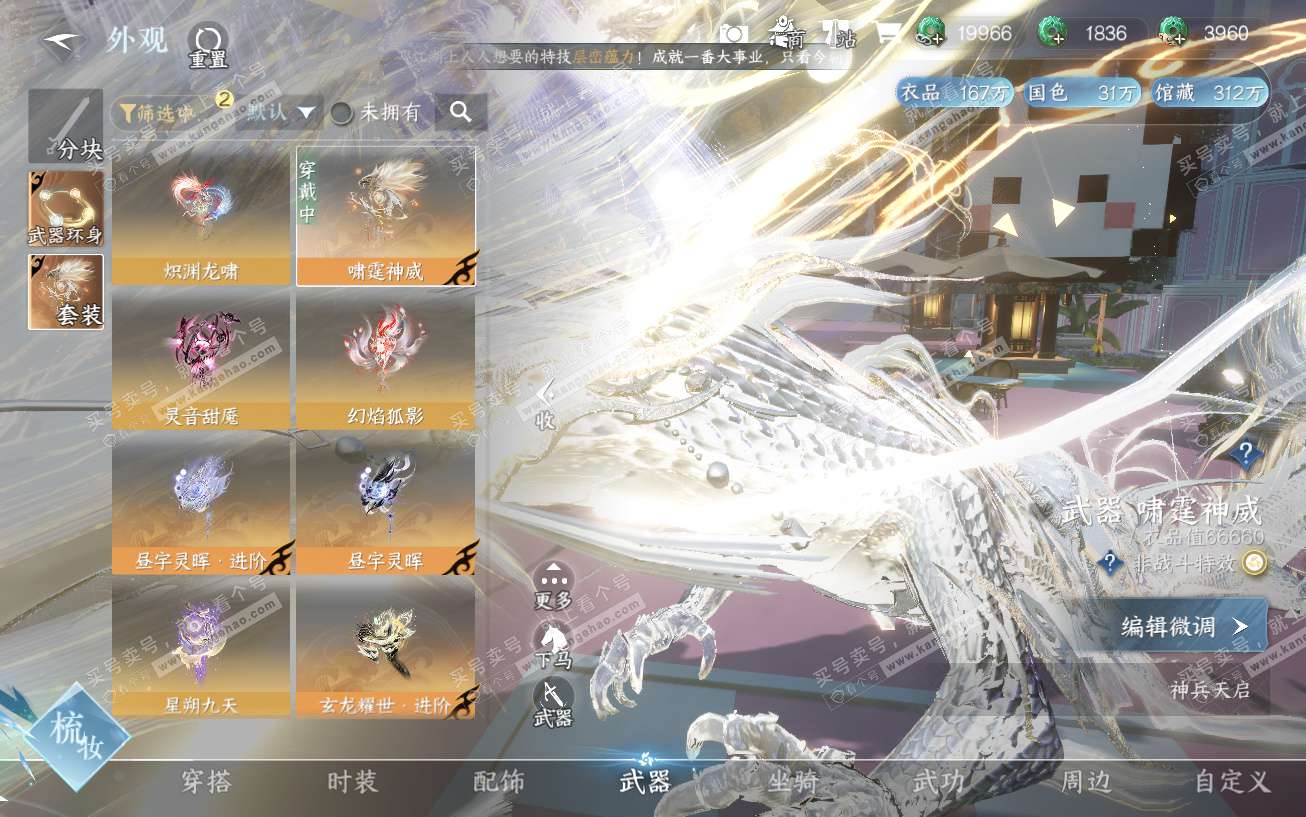
Task: Choose the 星朔九天 weapon skin
Action: click(202, 649)
